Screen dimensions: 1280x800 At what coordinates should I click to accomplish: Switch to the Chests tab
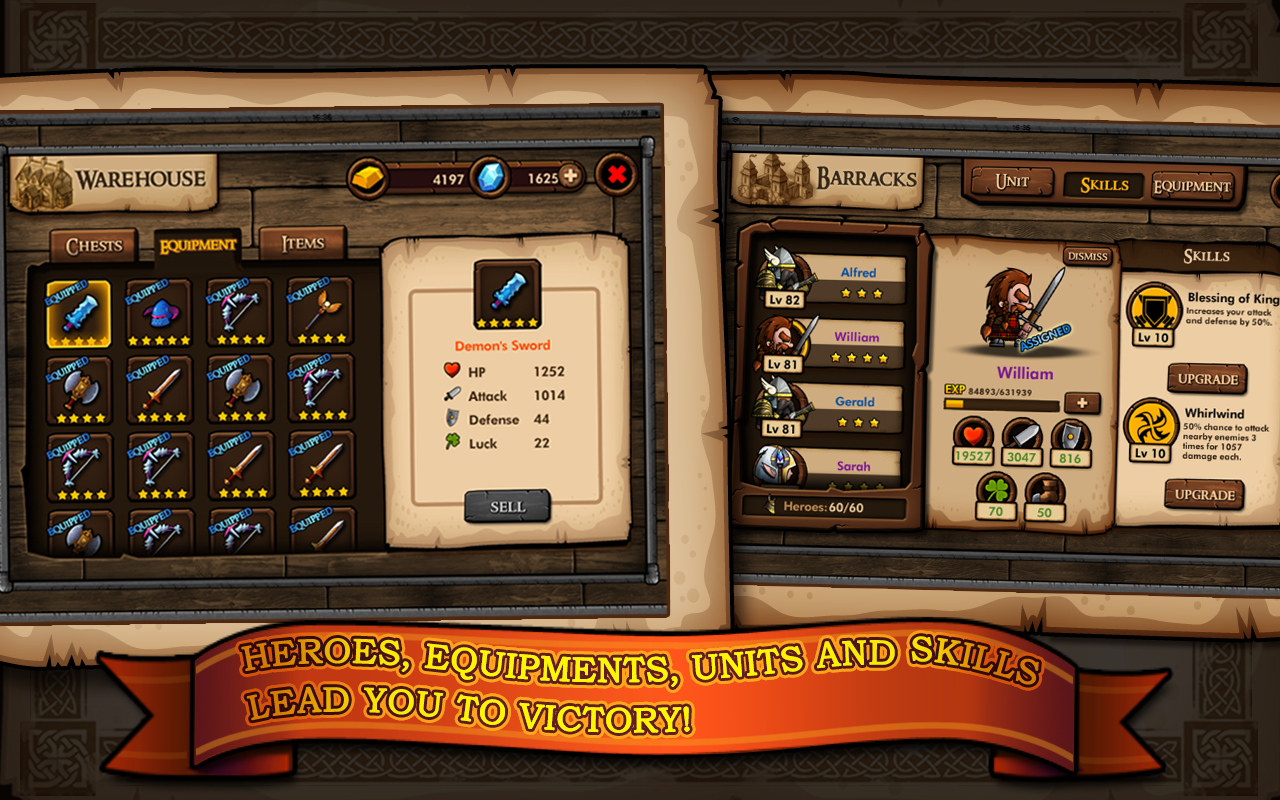(x=94, y=246)
